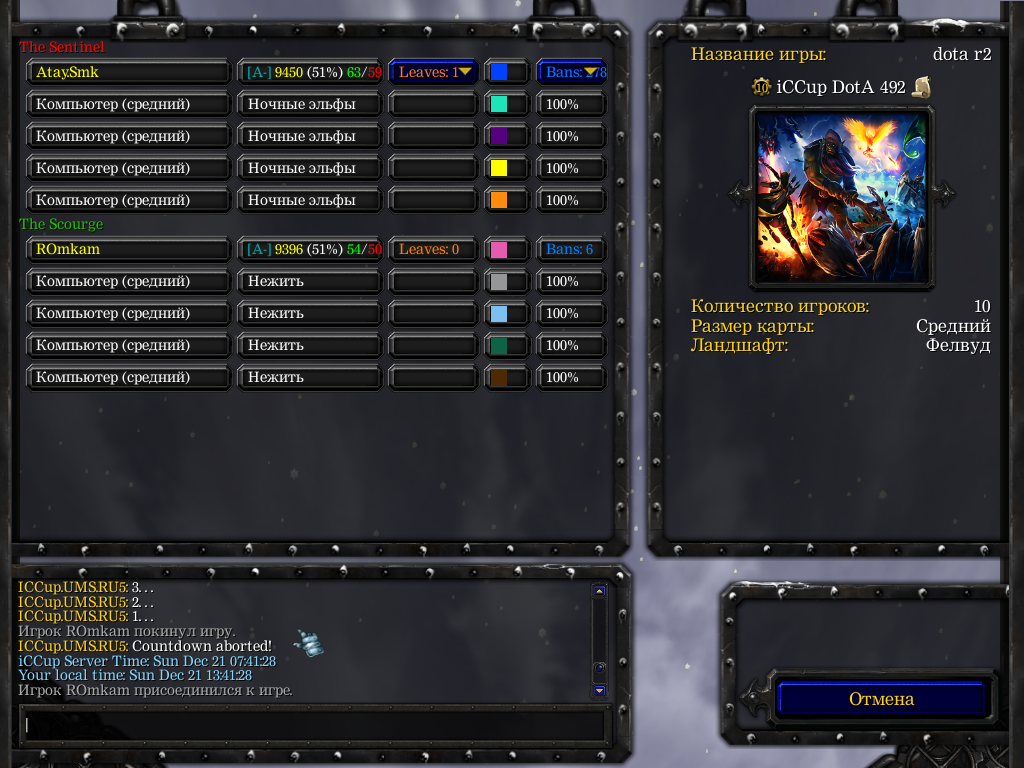The width and height of the screenshot is (1024, 768).
Task: Choose the purple player color swatch
Action: click(x=499, y=136)
